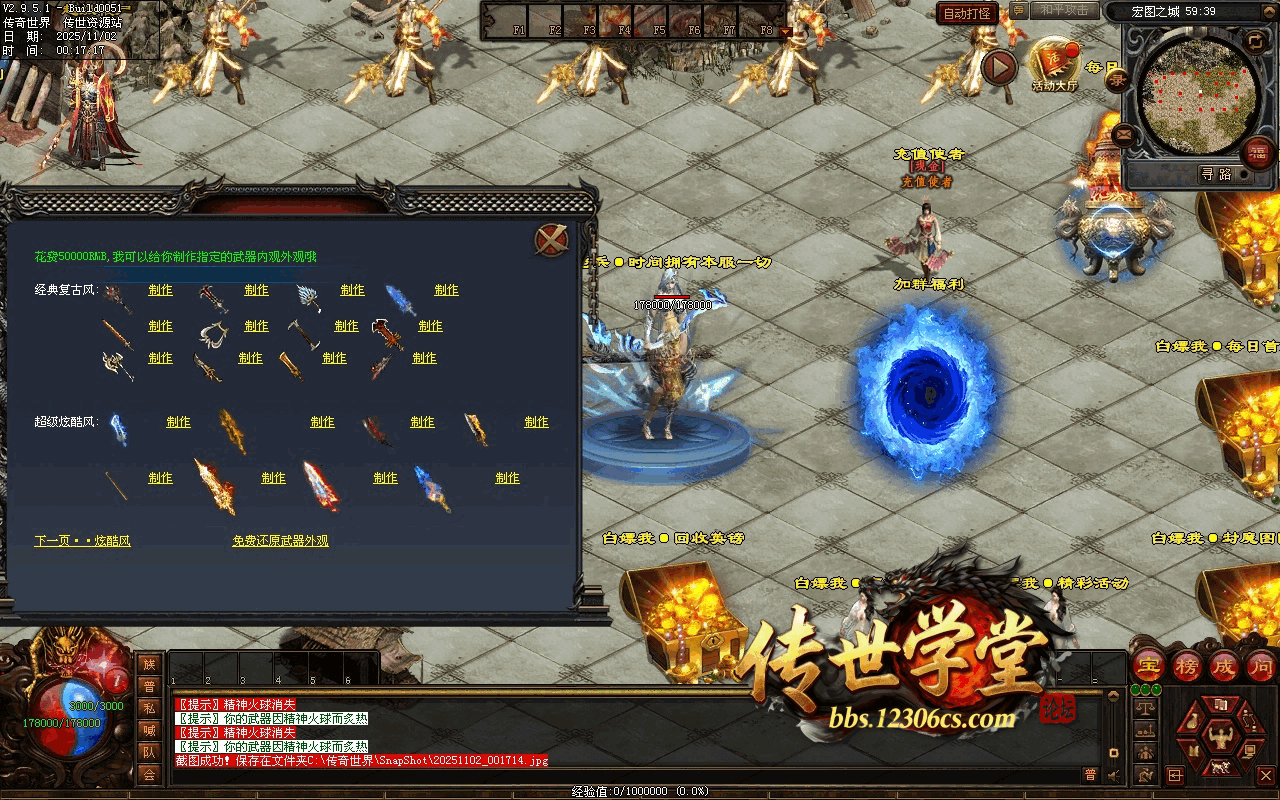The image size is (1280, 800).
Task: Switch the 和平攻击 attack mode
Action: click(1063, 10)
